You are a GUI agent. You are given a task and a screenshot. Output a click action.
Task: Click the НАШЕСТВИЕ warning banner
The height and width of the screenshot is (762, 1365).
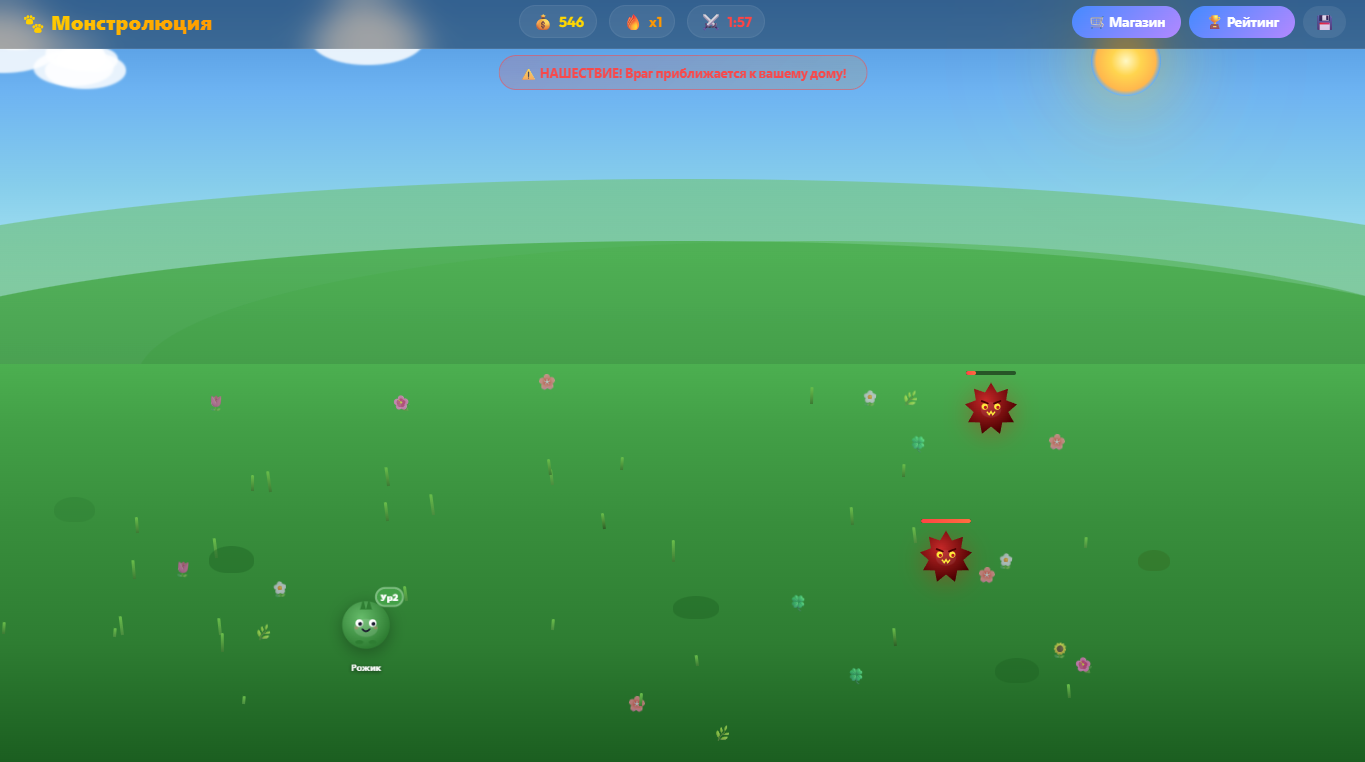[x=683, y=72]
